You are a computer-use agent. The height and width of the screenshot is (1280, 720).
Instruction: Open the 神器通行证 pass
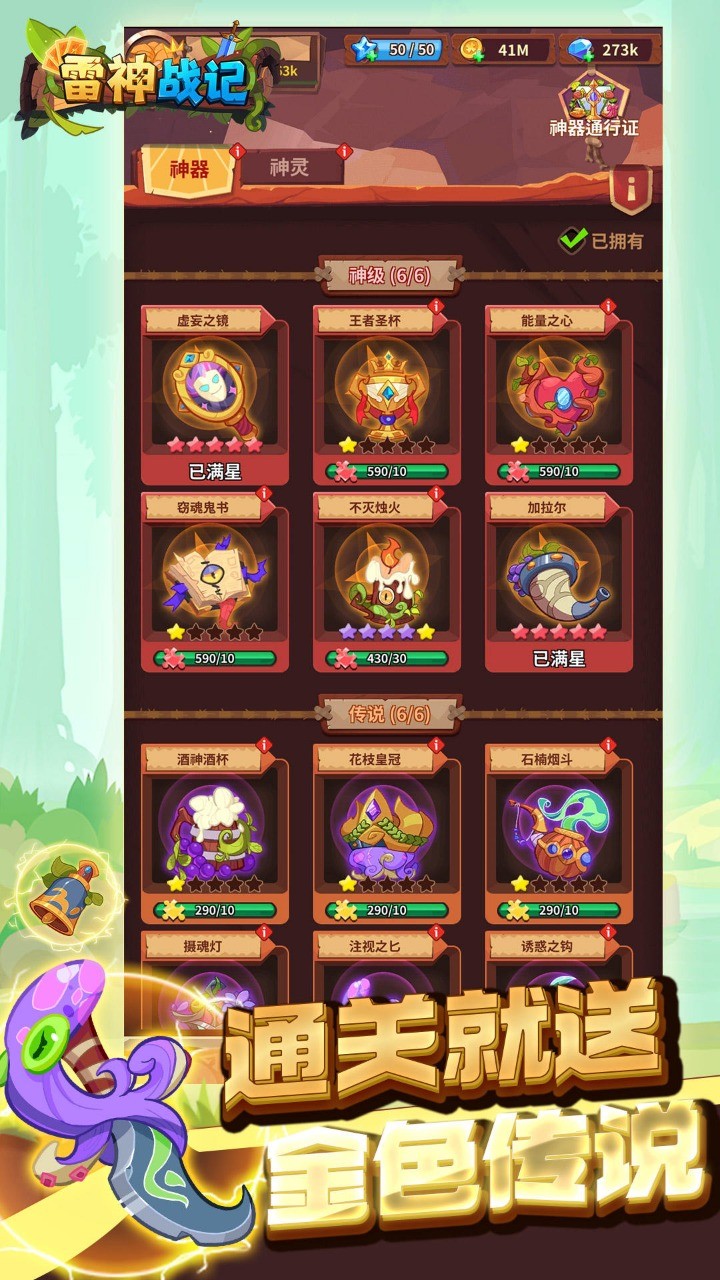(x=594, y=107)
